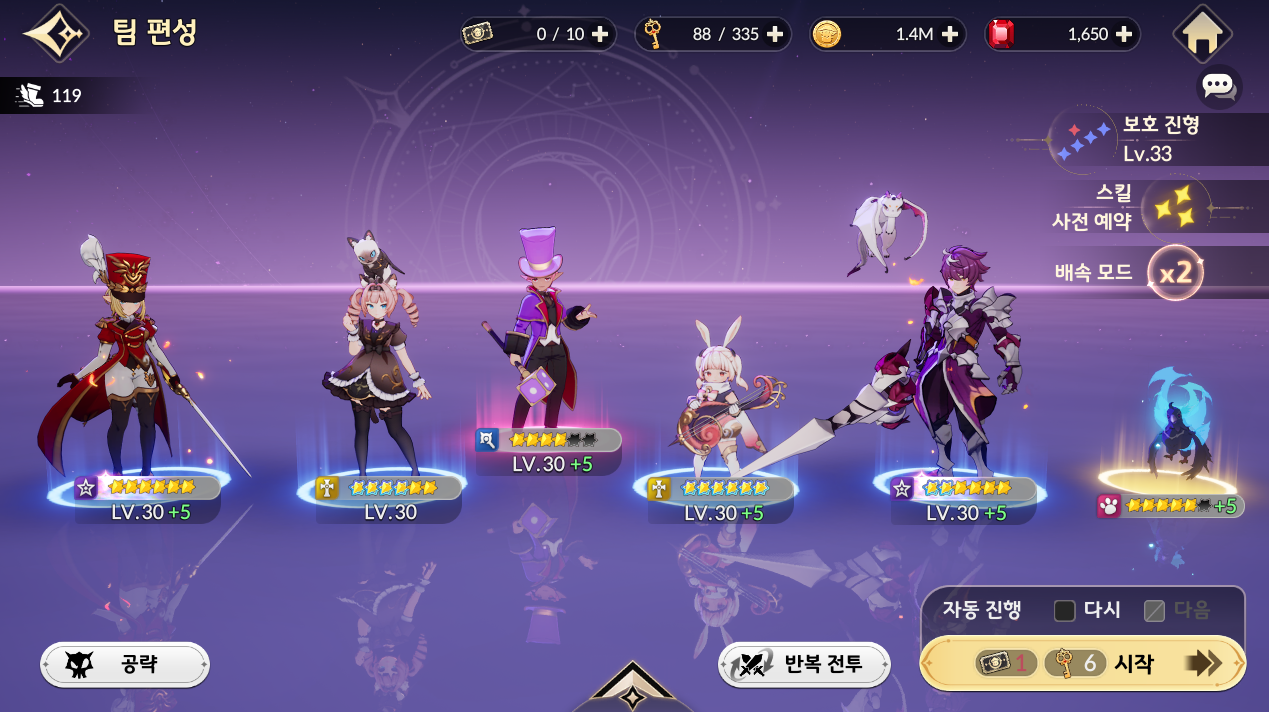Buy more gold coins with plus
This screenshot has width=1269, height=712.
tap(949, 34)
